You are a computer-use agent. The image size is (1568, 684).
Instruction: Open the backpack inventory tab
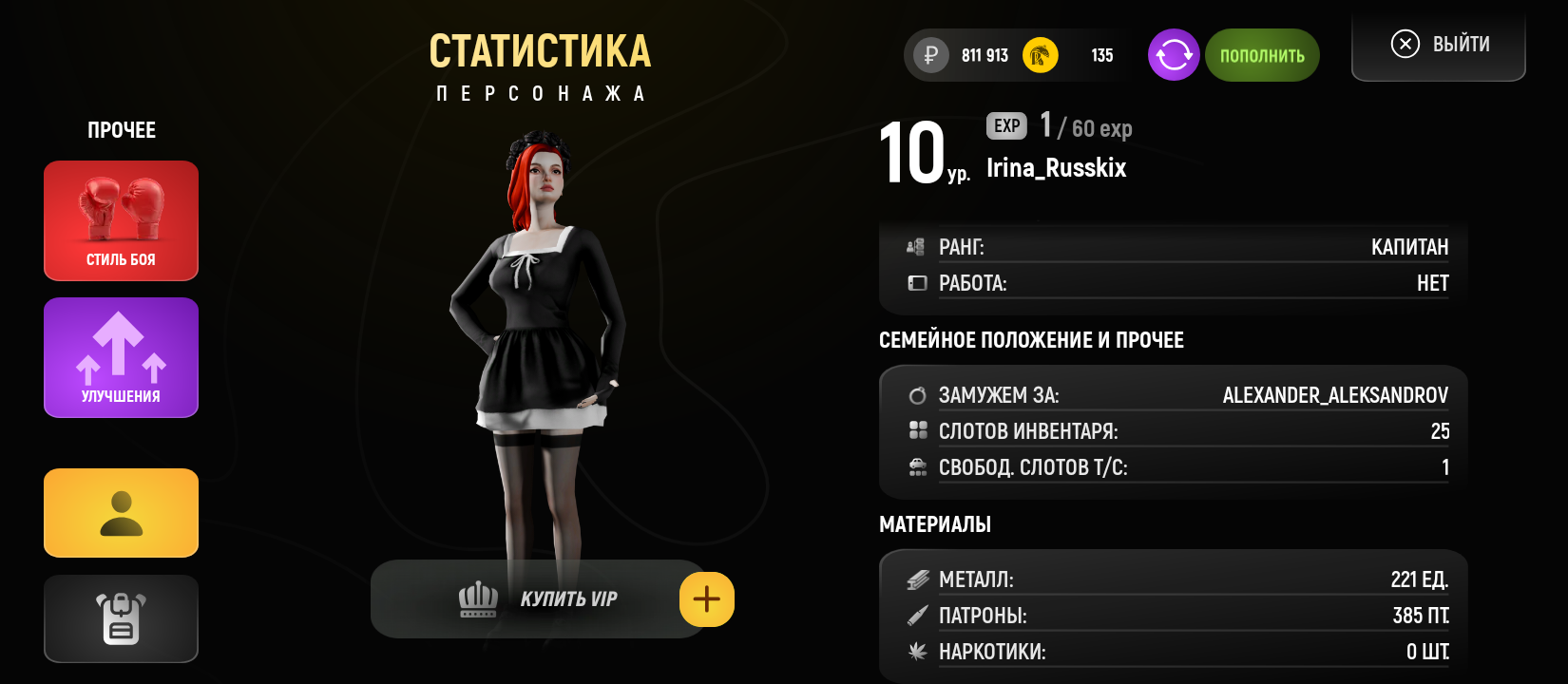click(x=121, y=618)
